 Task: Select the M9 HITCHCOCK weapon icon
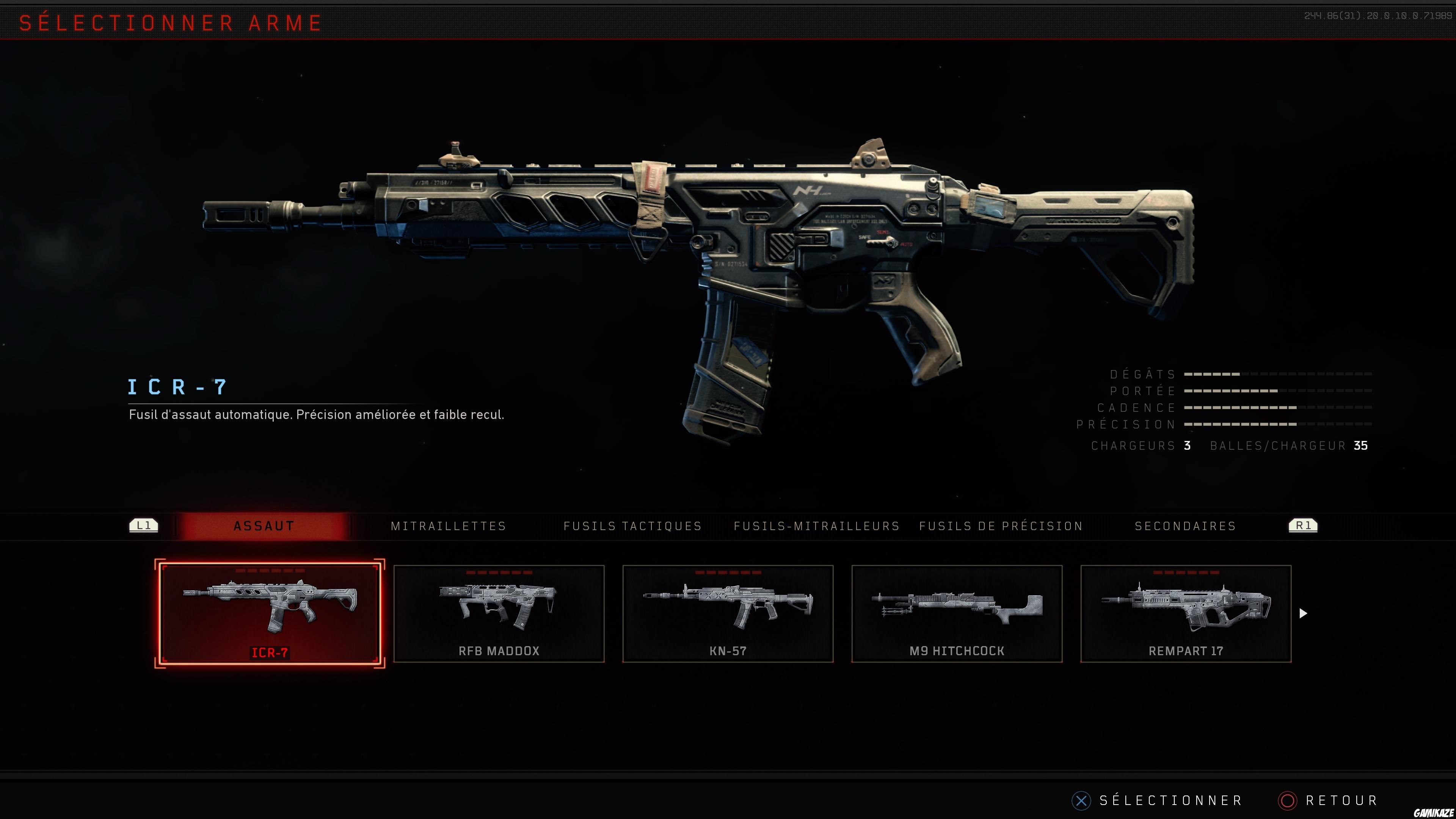pyautogui.click(x=958, y=607)
